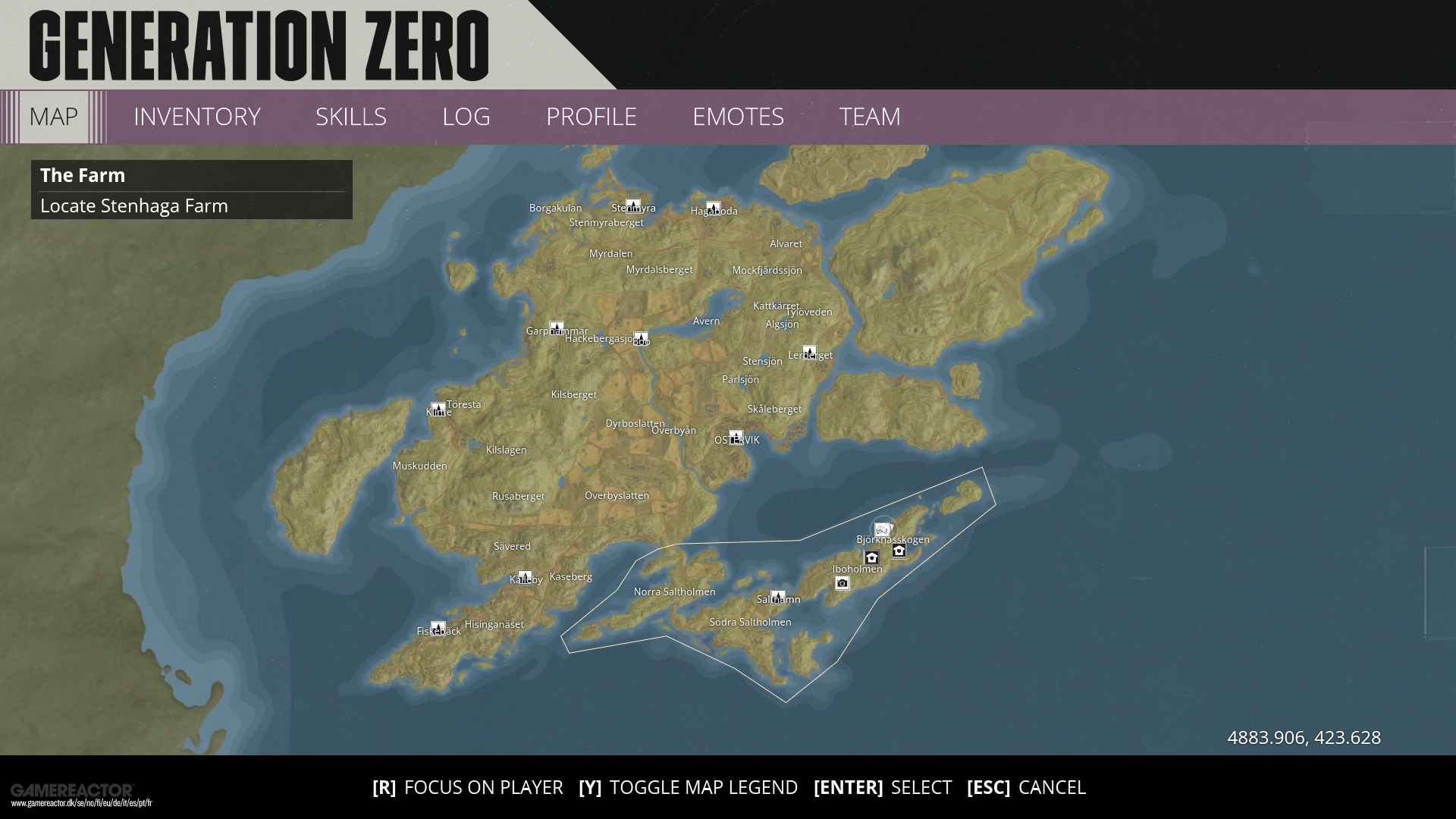Click the safehouse icon at Iboholmen

[871, 558]
